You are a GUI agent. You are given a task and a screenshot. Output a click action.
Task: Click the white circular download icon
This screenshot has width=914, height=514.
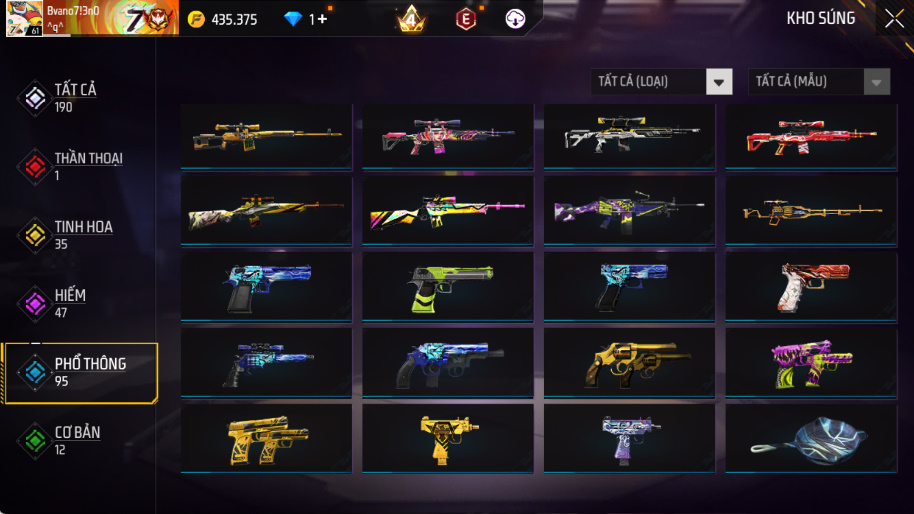click(516, 19)
